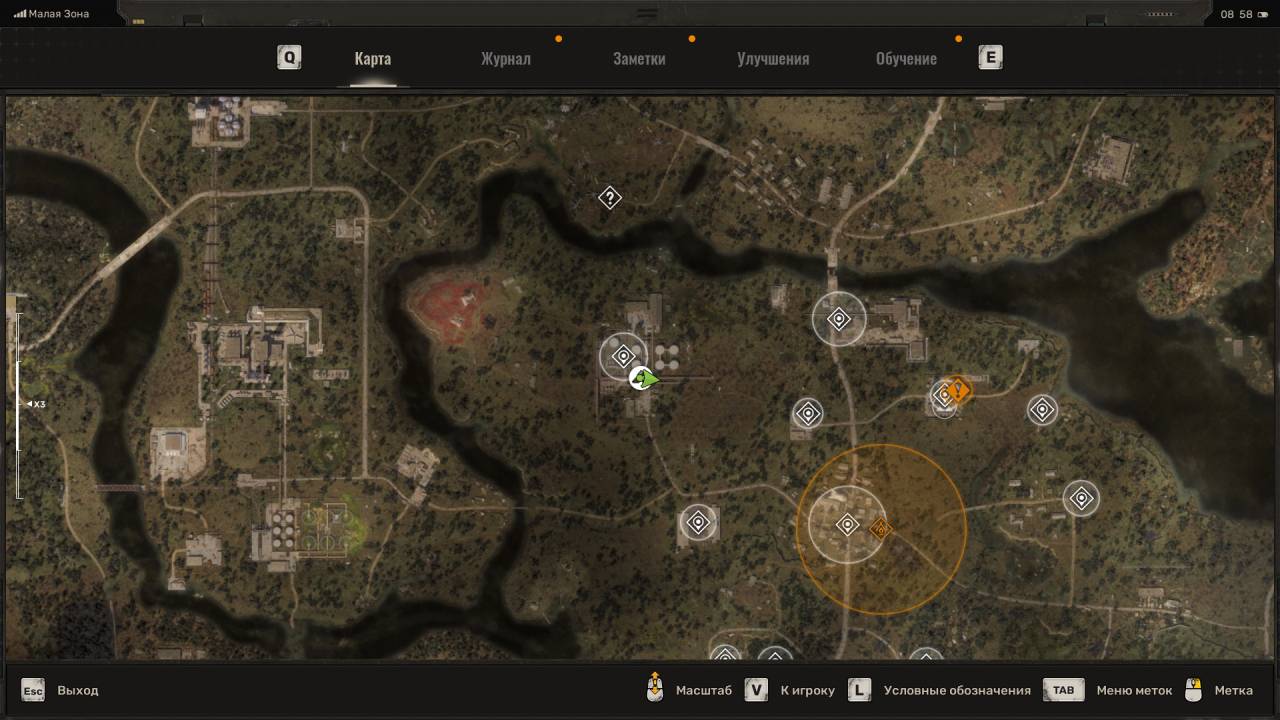Select the orange quest diamond marker

tap(959, 389)
